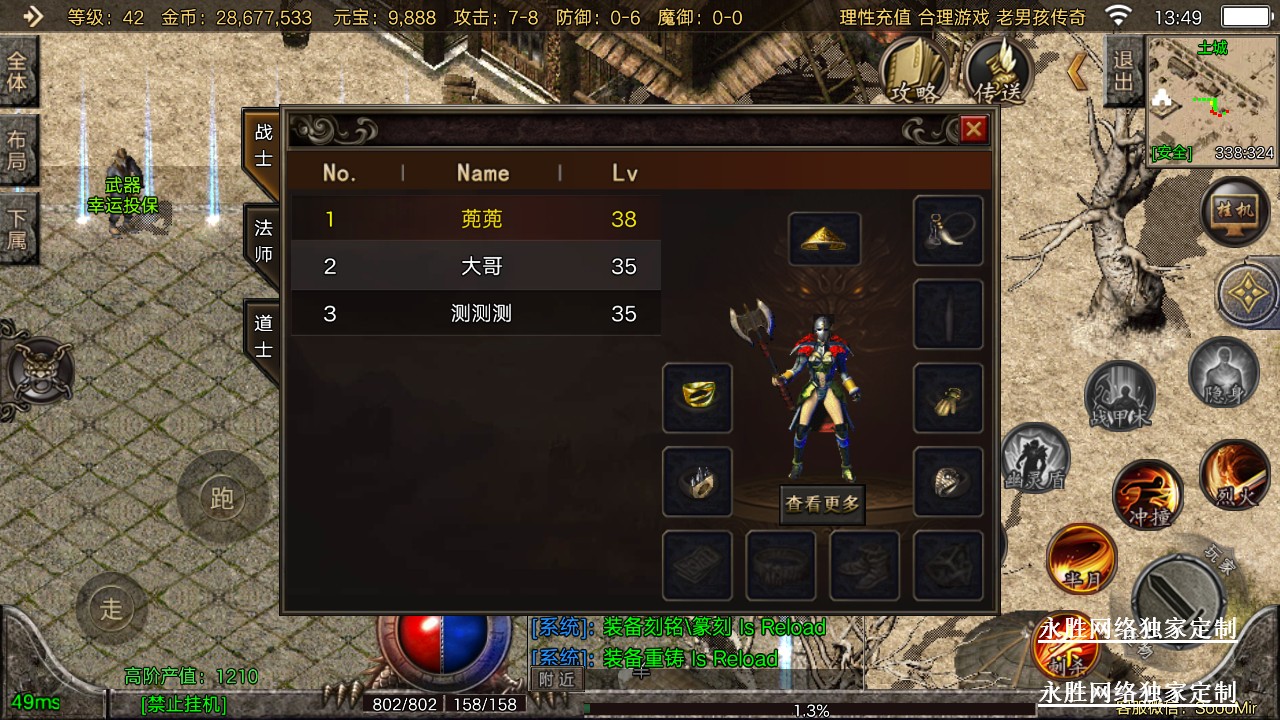Activate the 烈火 fire skill
Screen dimensions: 1280x720
(x=1234, y=476)
